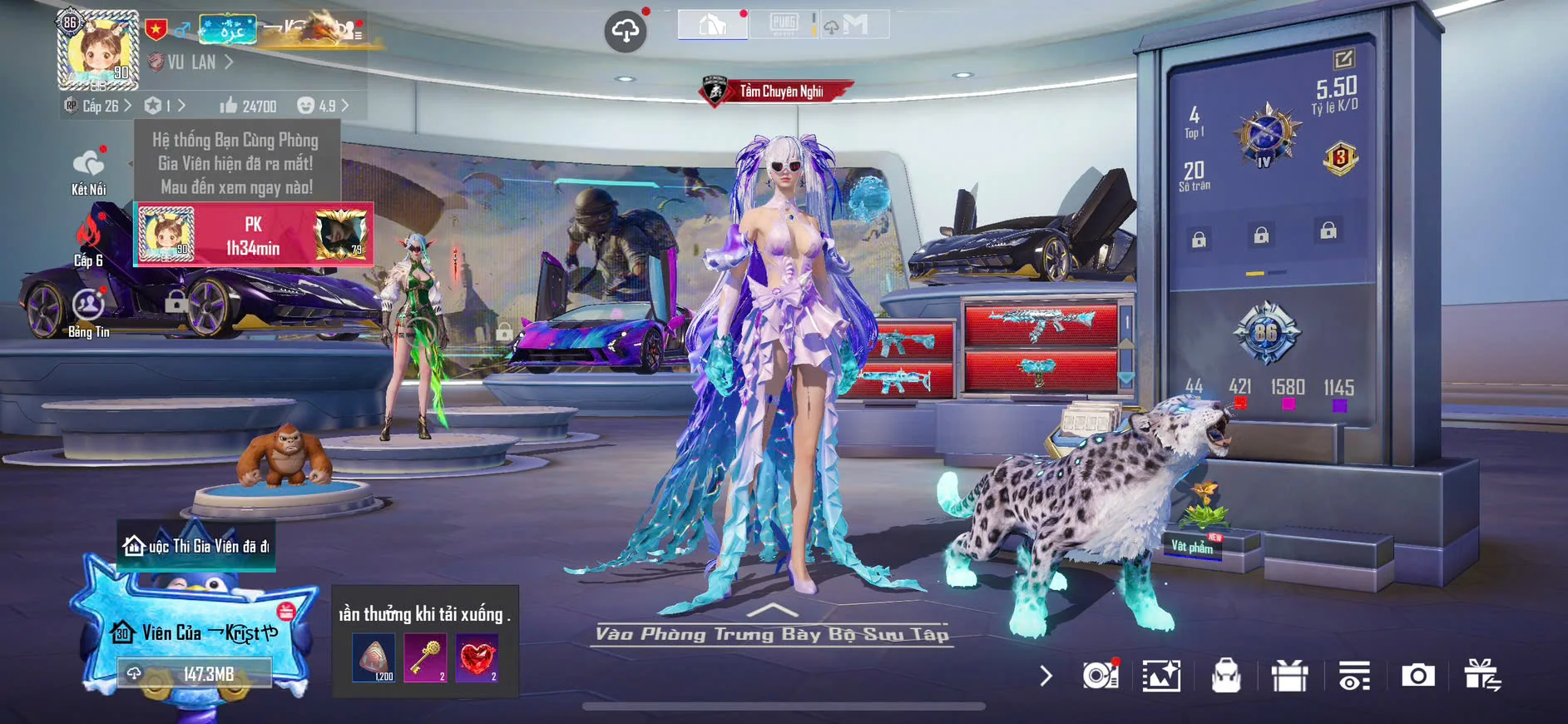1568x724 pixels.
Task: Switch to the PUBG classic tab
Action: pyautogui.click(x=784, y=24)
